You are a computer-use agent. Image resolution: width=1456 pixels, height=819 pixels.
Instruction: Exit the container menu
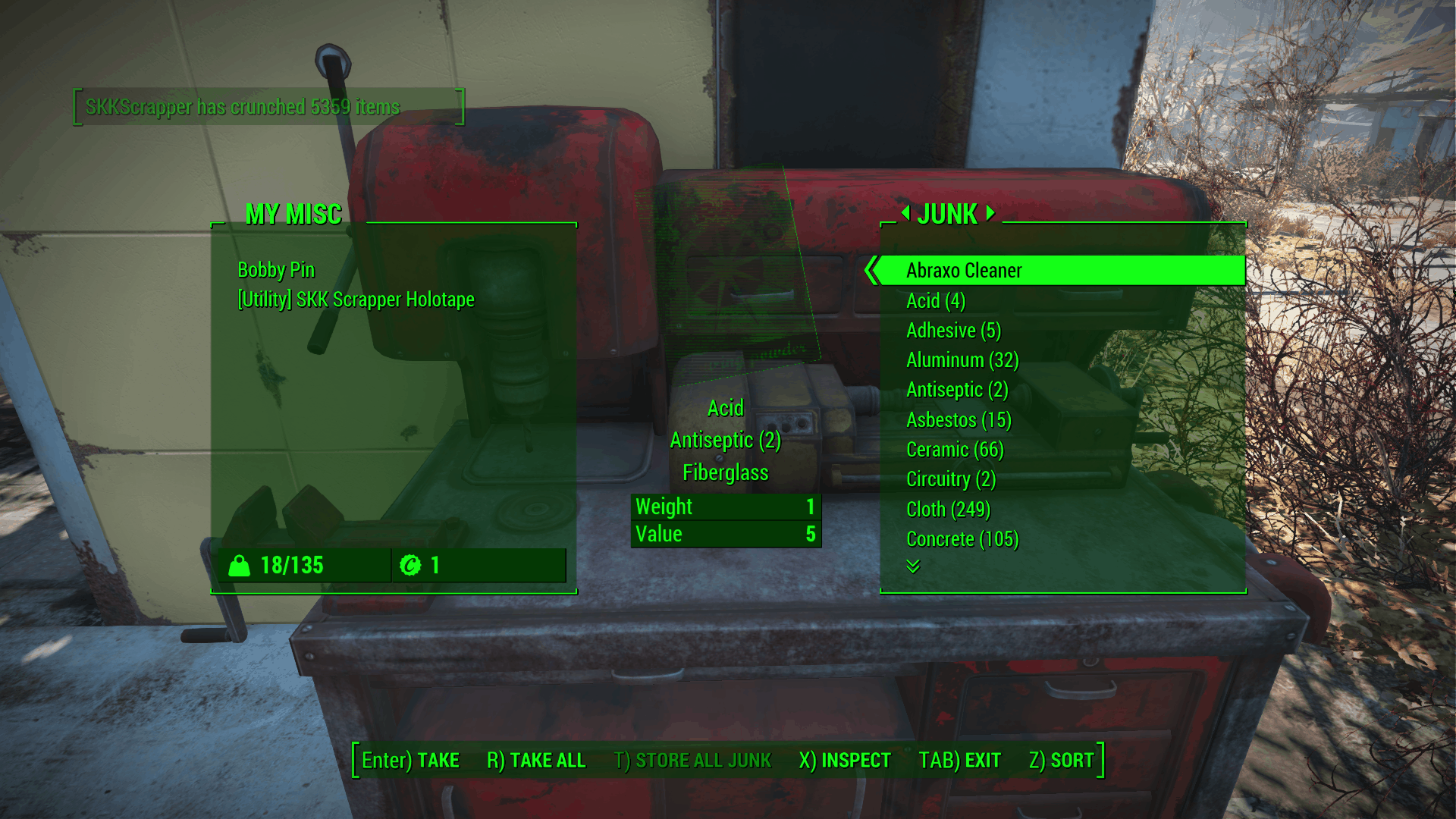tap(959, 760)
